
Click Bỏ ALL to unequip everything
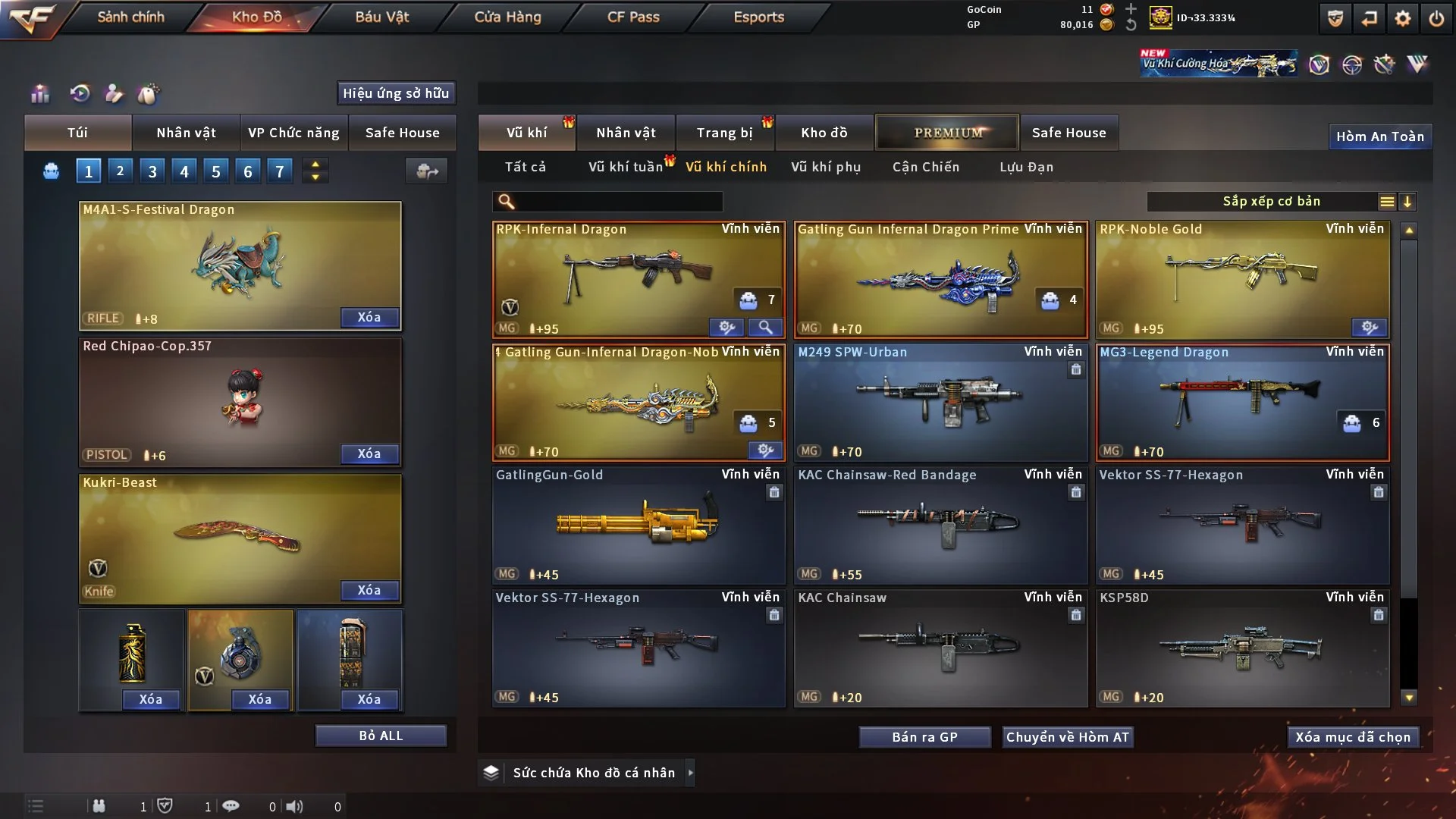click(x=381, y=736)
